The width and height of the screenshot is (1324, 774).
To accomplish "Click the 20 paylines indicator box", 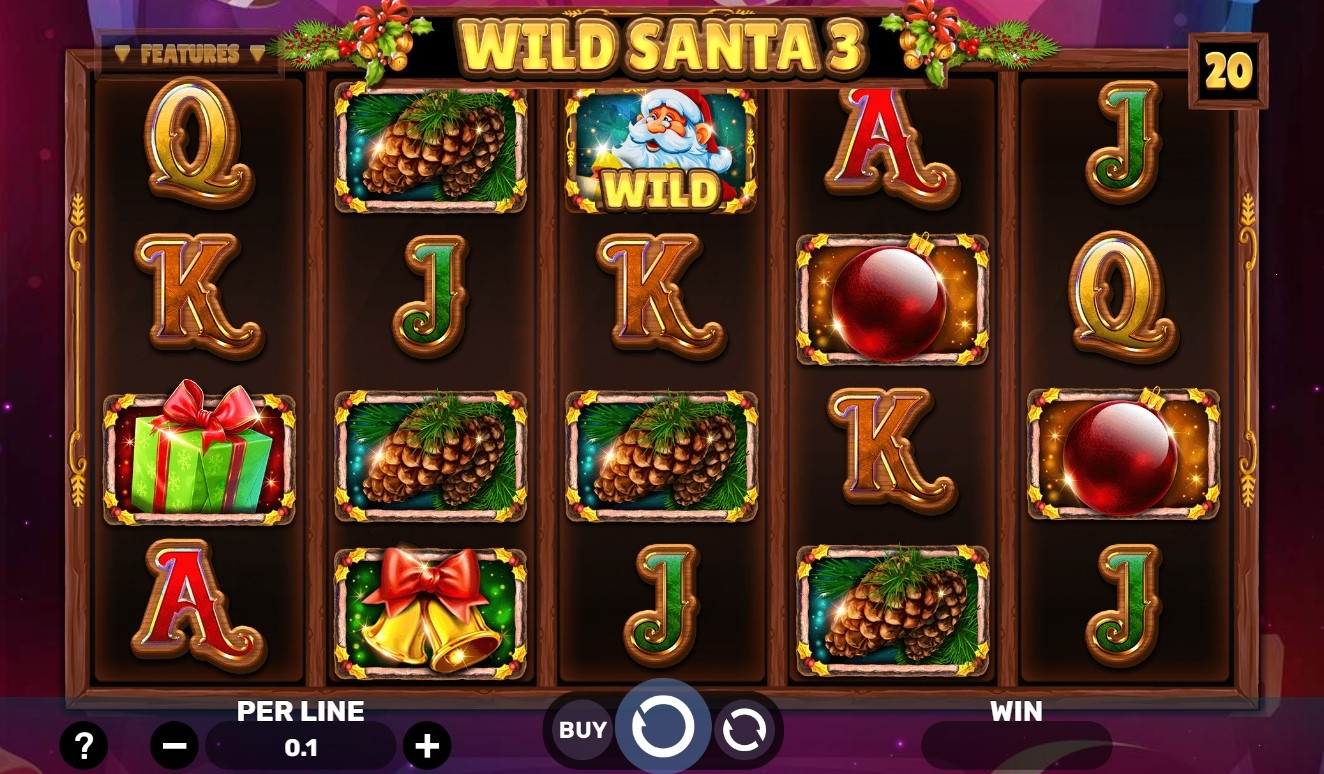I will pos(1228,71).
